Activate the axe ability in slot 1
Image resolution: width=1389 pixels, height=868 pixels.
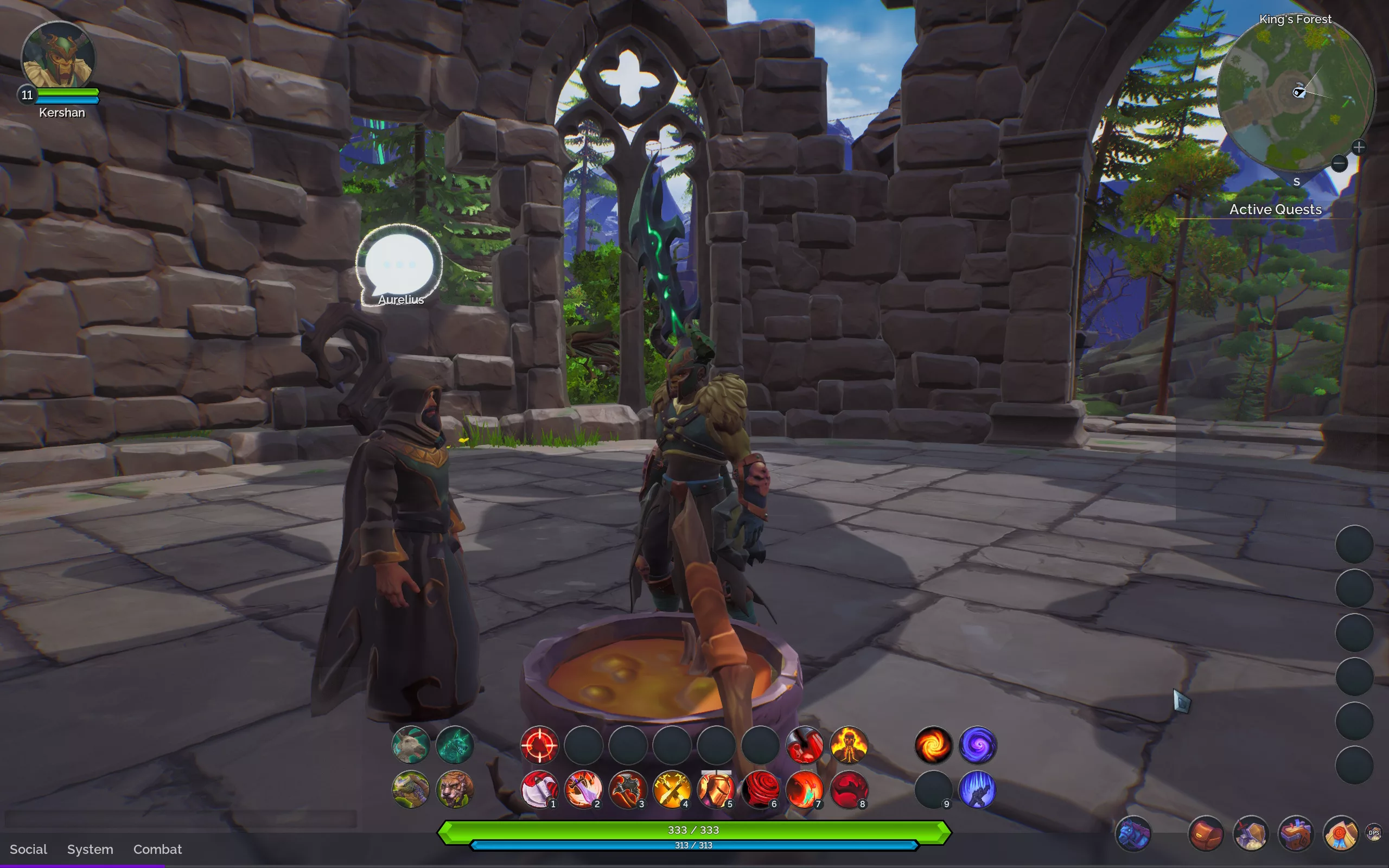pos(539,789)
